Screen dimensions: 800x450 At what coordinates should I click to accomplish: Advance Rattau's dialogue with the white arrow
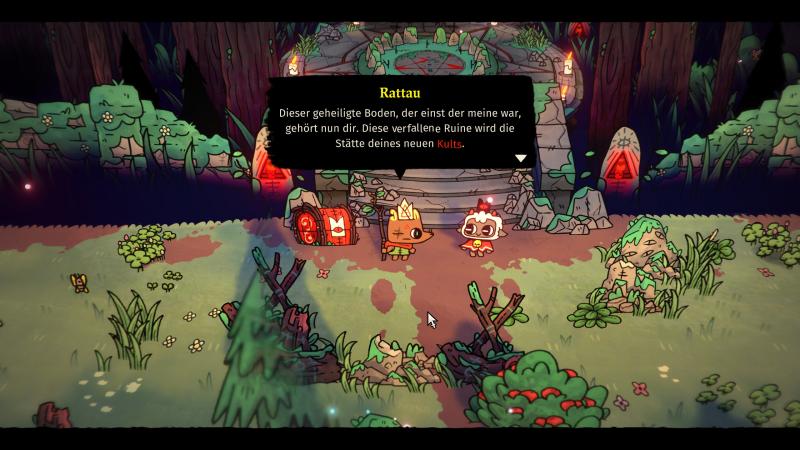click(520, 158)
